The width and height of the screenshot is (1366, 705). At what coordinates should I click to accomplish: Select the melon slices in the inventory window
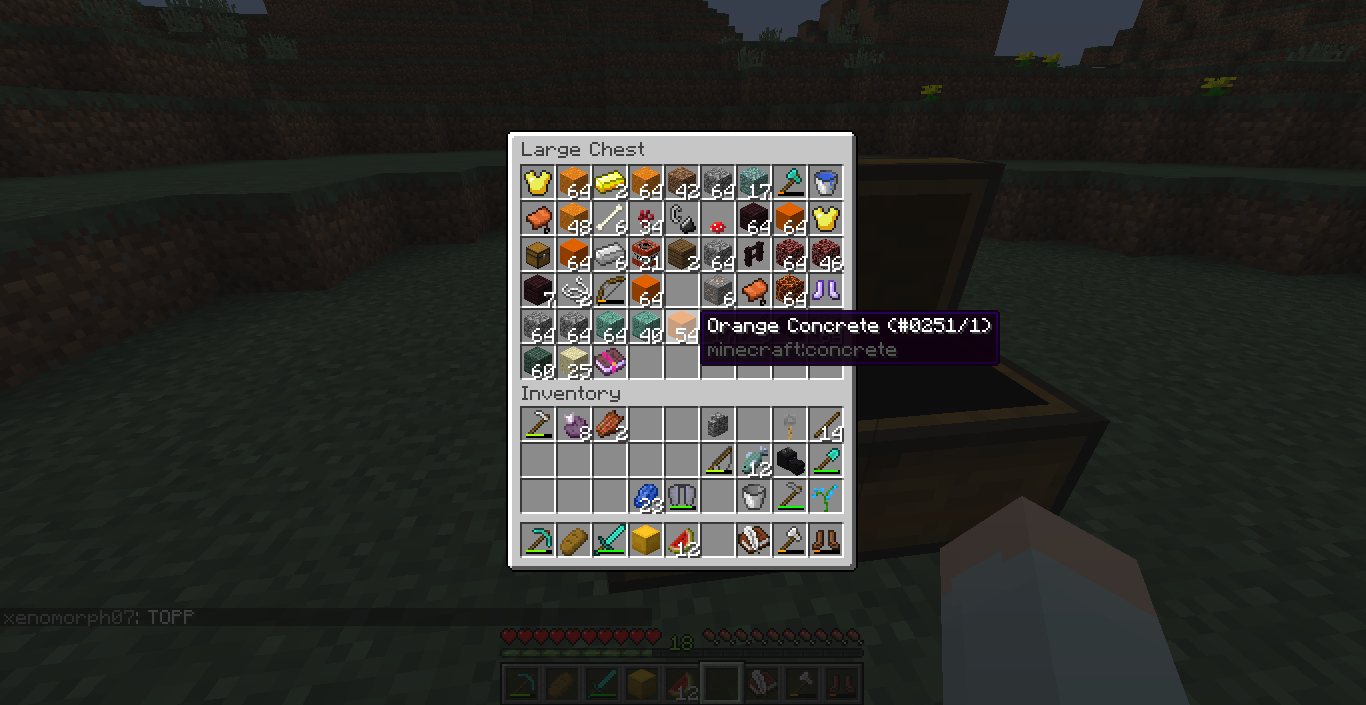coord(681,541)
